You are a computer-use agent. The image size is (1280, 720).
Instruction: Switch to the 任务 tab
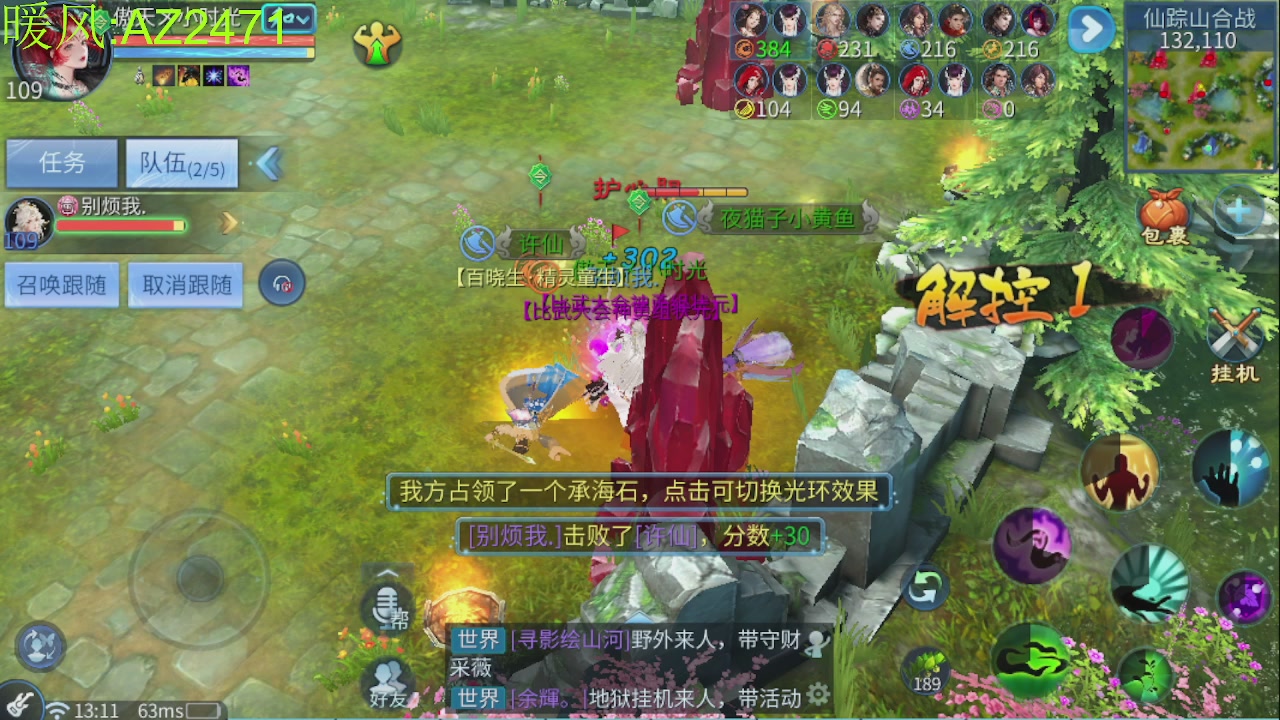click(x=63, y=162)
